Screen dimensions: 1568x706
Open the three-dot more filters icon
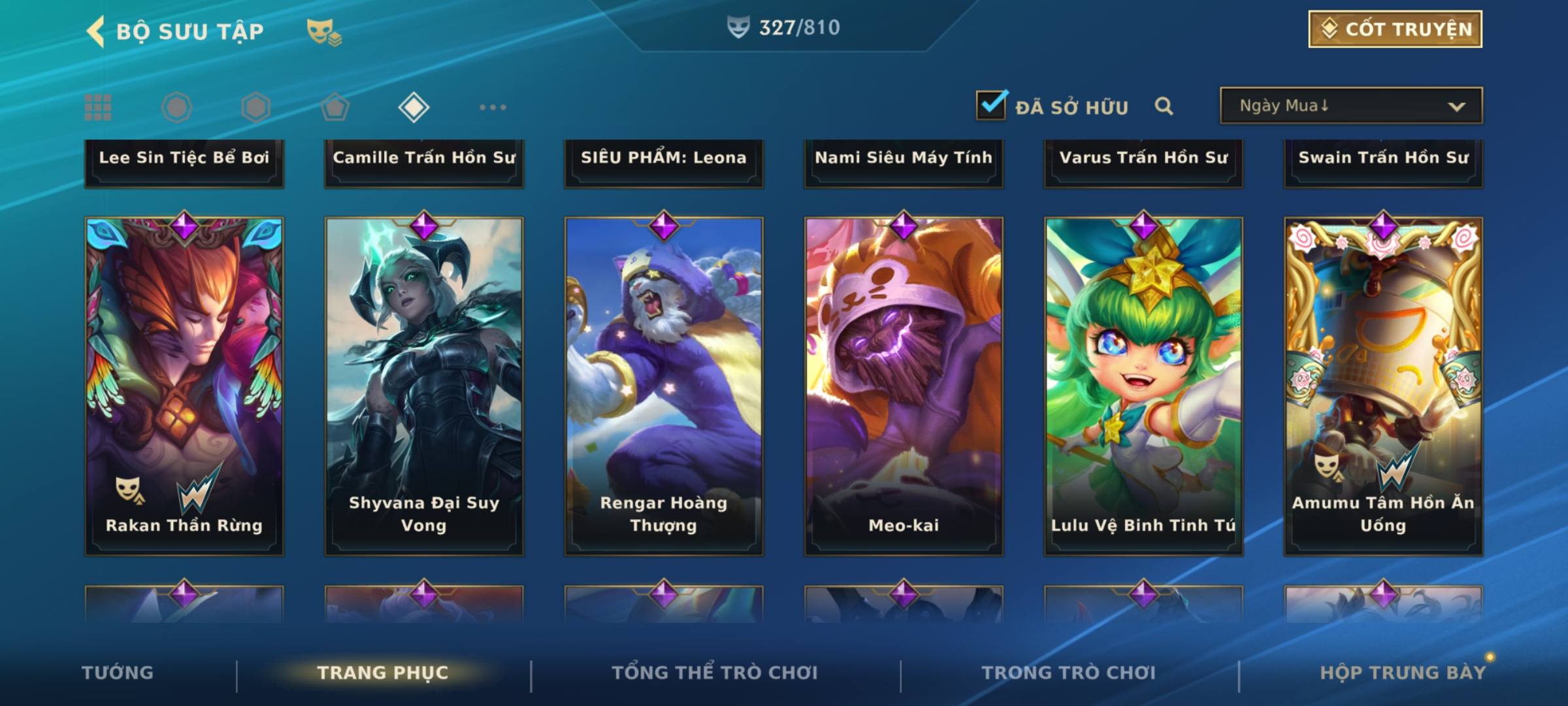pyautogui.click(x=493, y=107)
